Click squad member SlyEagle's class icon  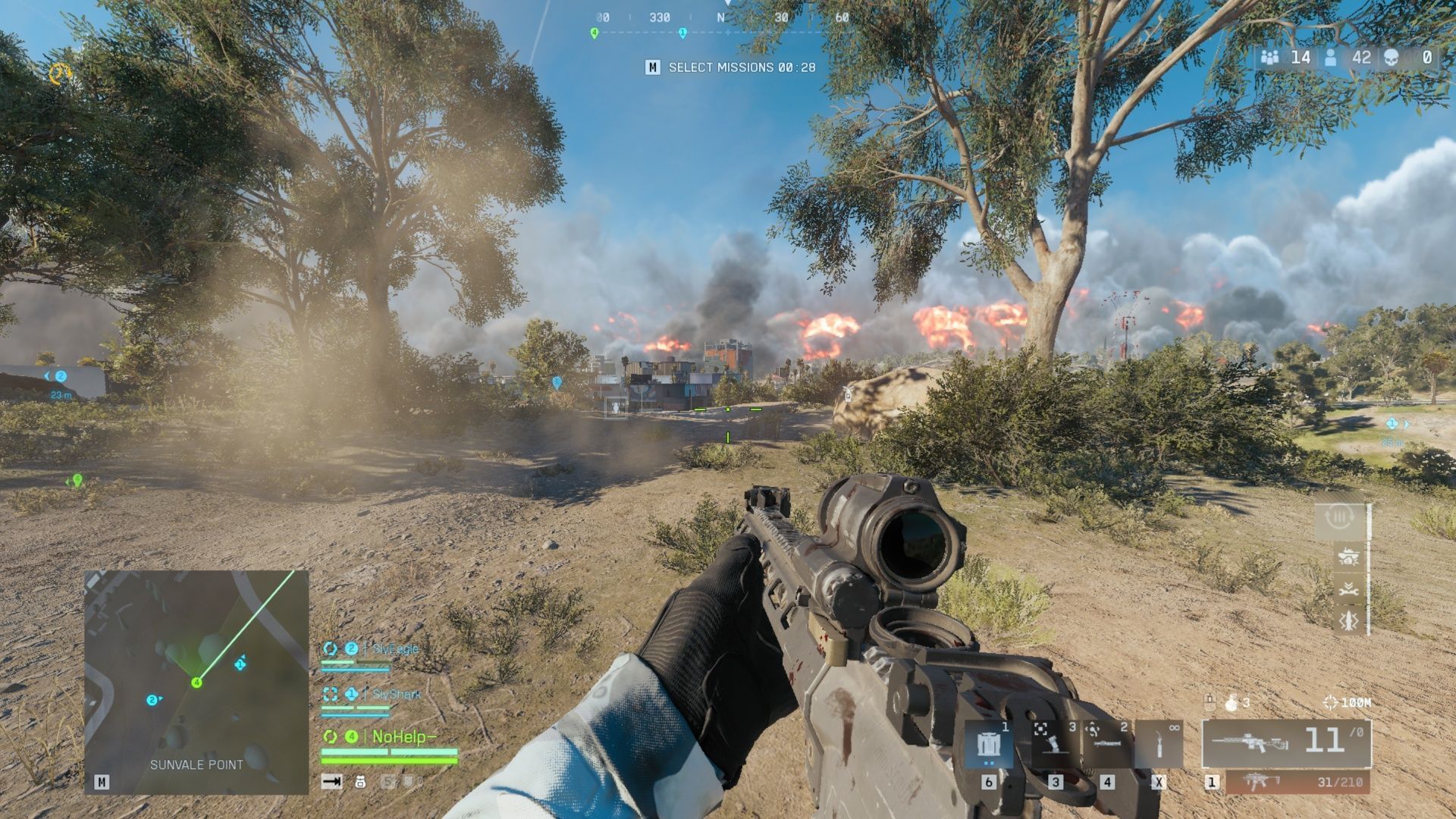331,648
